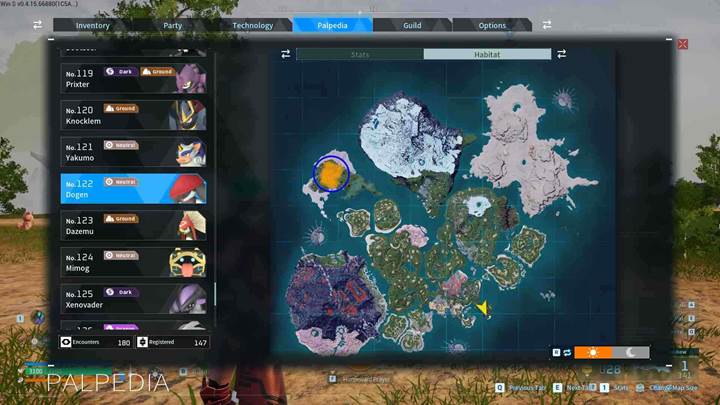Select the Palpedia tab
The width and height of the screenshot is (720, 405).
coord(332,25)
